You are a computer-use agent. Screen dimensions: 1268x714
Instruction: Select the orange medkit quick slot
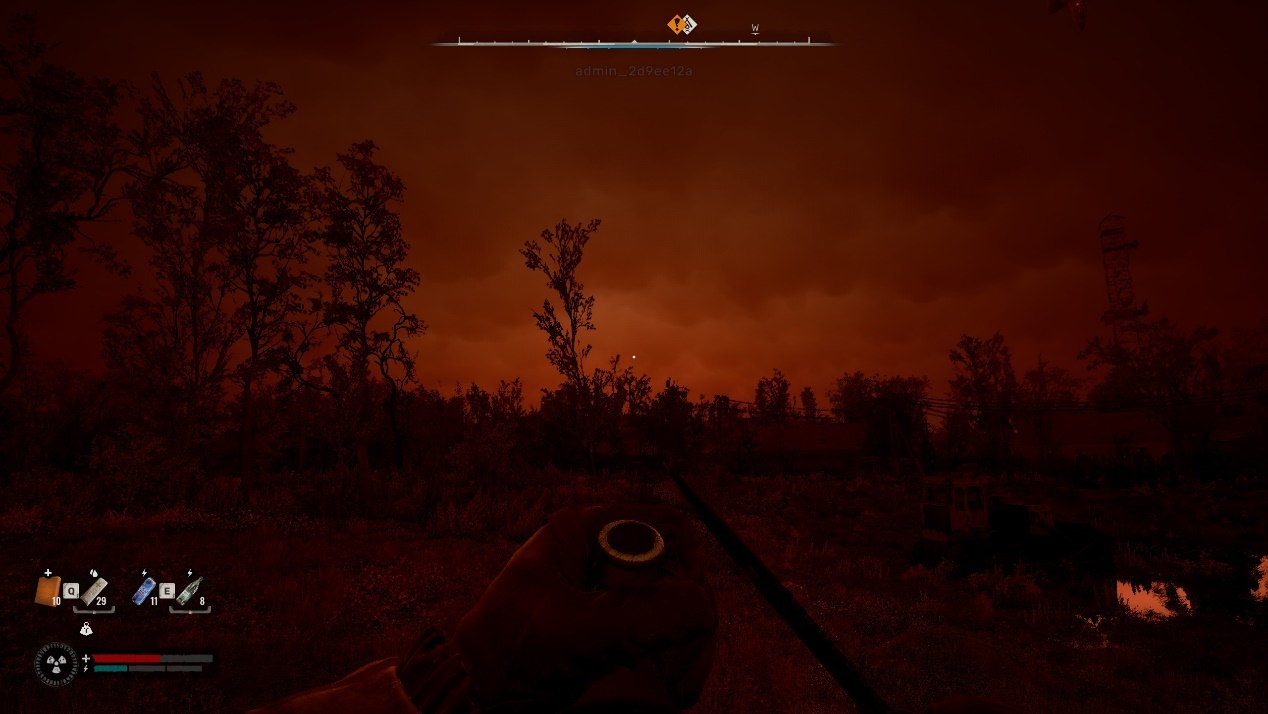click(x=47, y=590)
